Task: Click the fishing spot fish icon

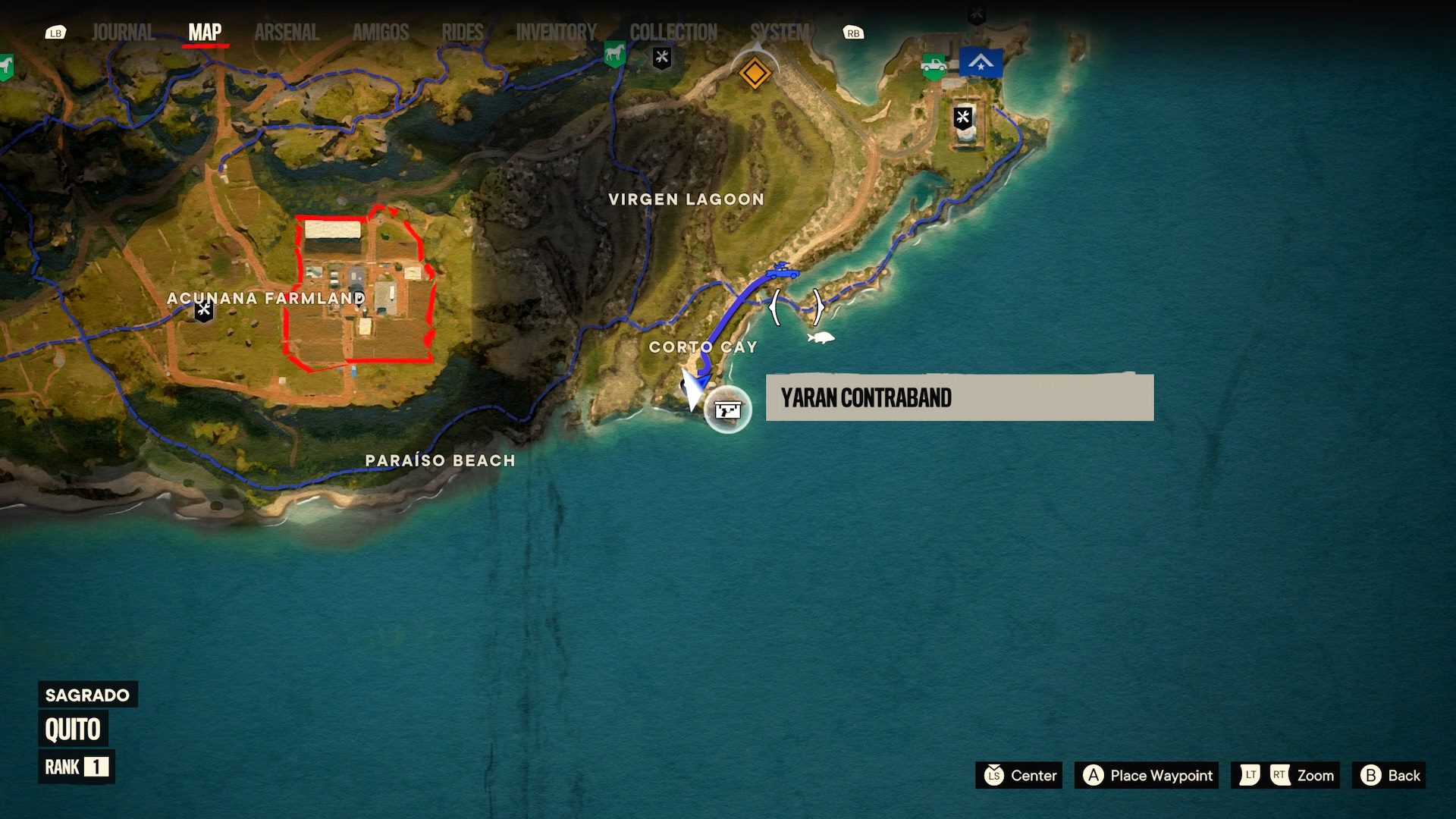Action: [x=821, y=338]
